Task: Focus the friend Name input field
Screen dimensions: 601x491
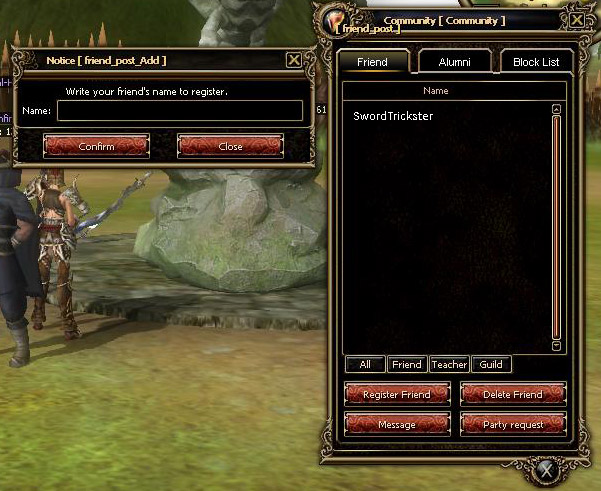Action: [180, 111]
